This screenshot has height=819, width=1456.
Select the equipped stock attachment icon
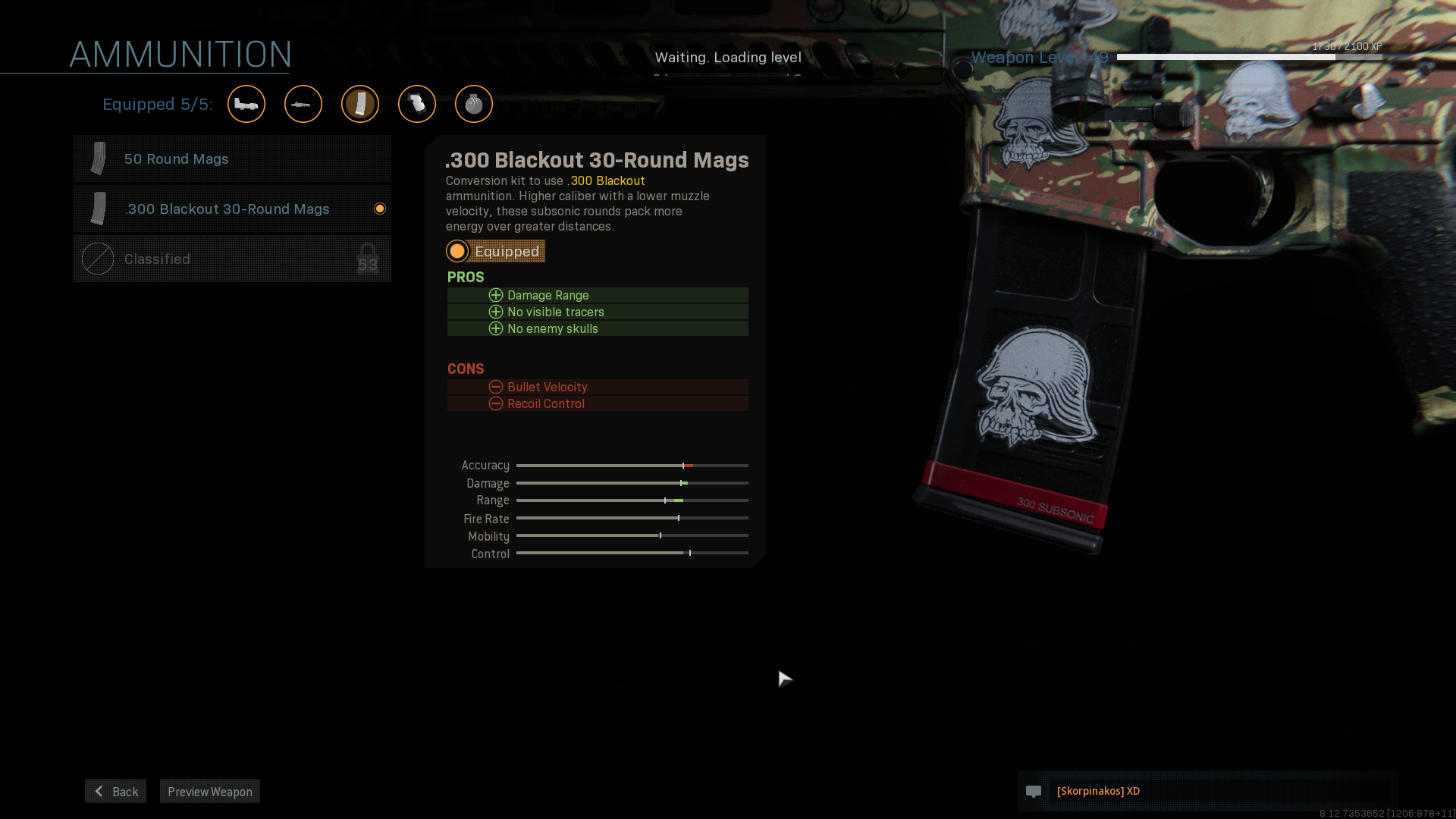(x=246, y=104)
